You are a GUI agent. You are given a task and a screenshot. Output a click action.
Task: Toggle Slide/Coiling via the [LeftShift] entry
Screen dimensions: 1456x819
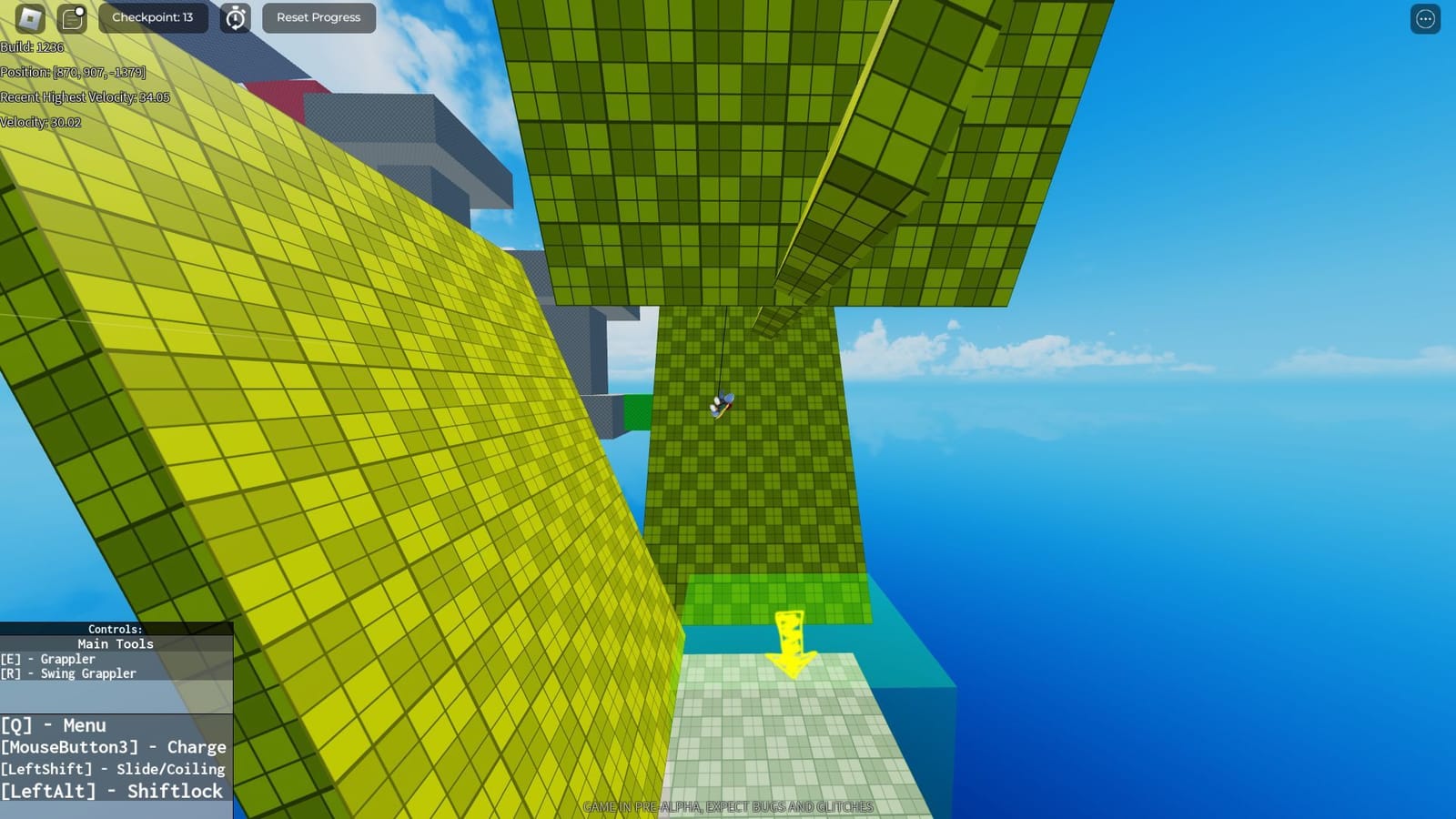[112, 769]
